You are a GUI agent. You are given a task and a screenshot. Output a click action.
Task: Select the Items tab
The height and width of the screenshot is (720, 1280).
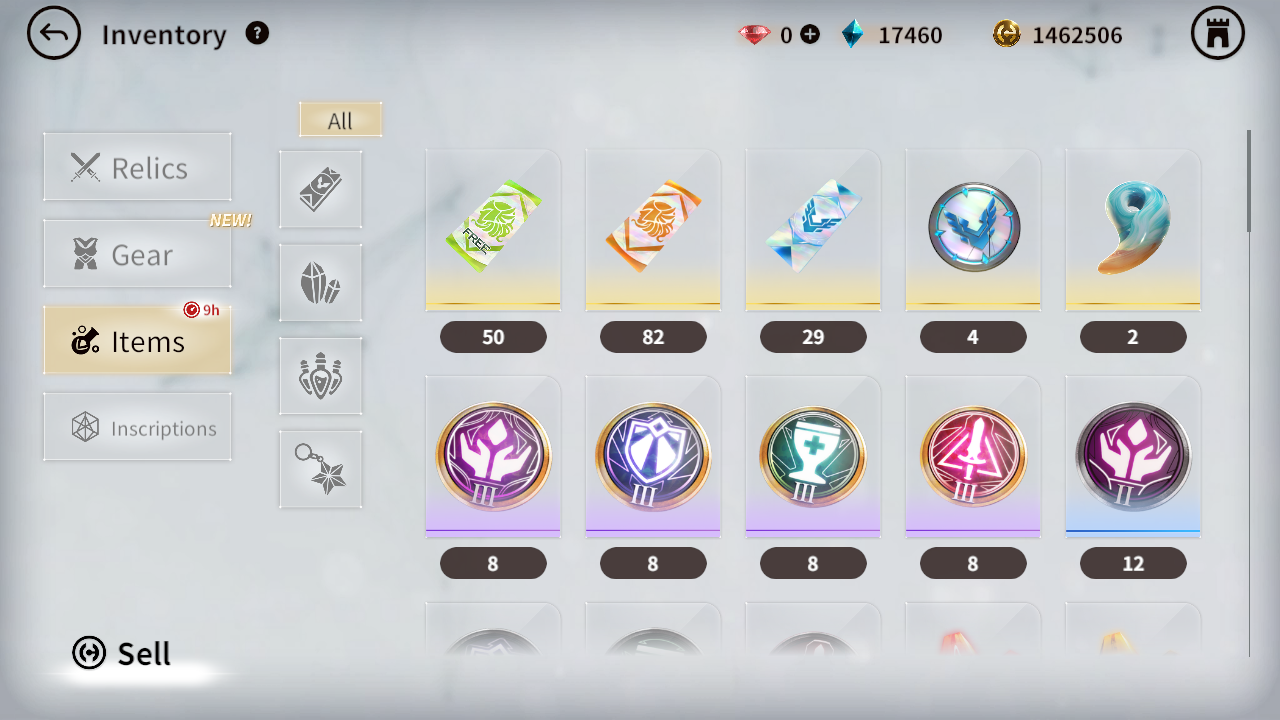point(137,341)
